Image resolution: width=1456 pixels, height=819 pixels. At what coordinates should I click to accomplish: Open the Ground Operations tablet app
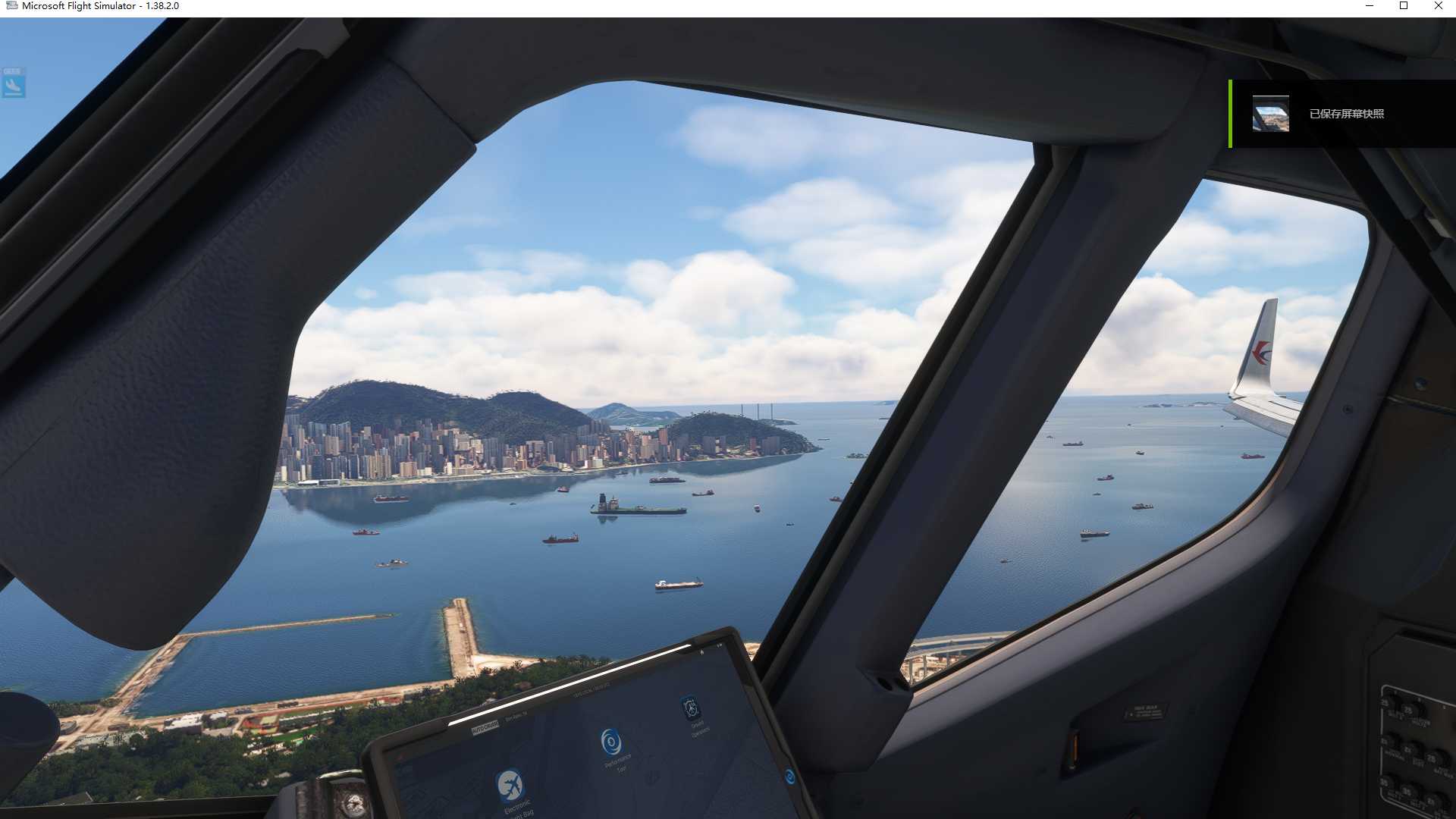pyautogui.click(x=690, y=708)
